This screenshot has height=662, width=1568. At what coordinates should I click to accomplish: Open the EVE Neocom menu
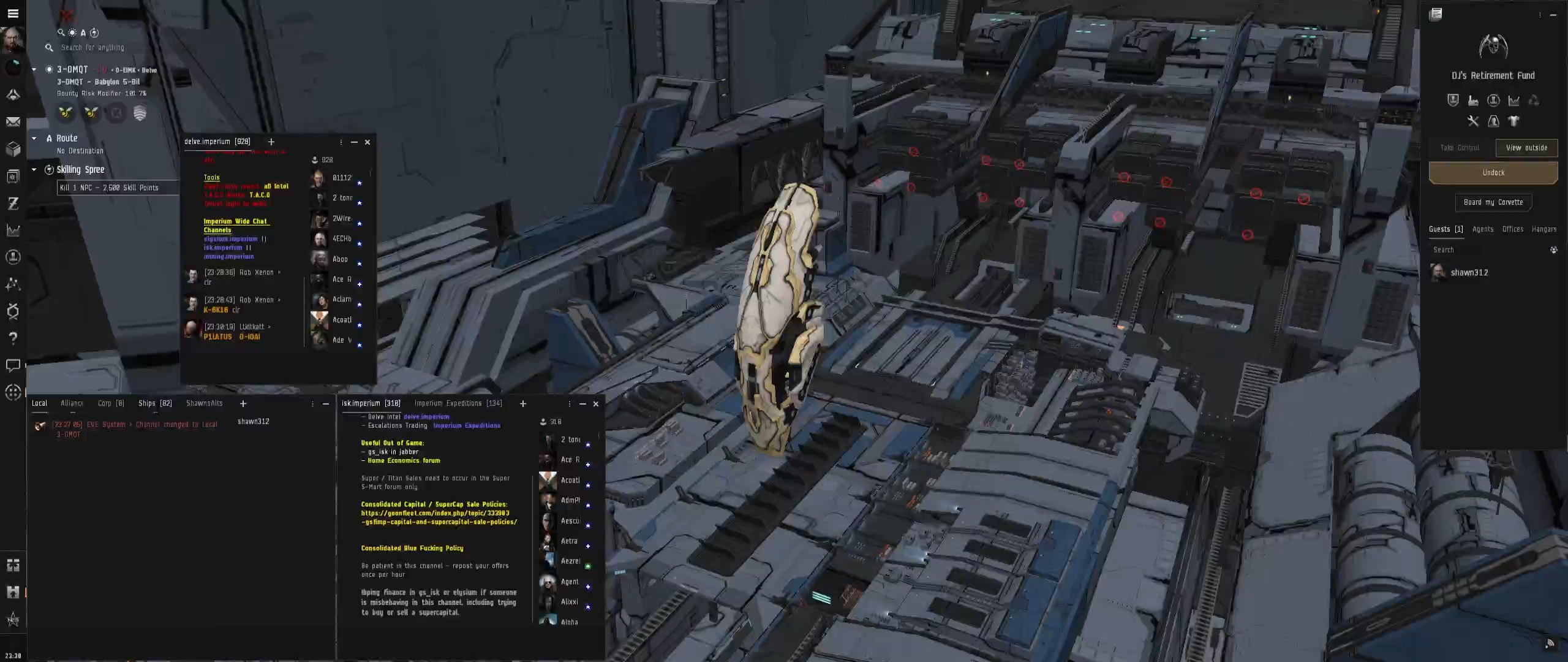[13, 13]
